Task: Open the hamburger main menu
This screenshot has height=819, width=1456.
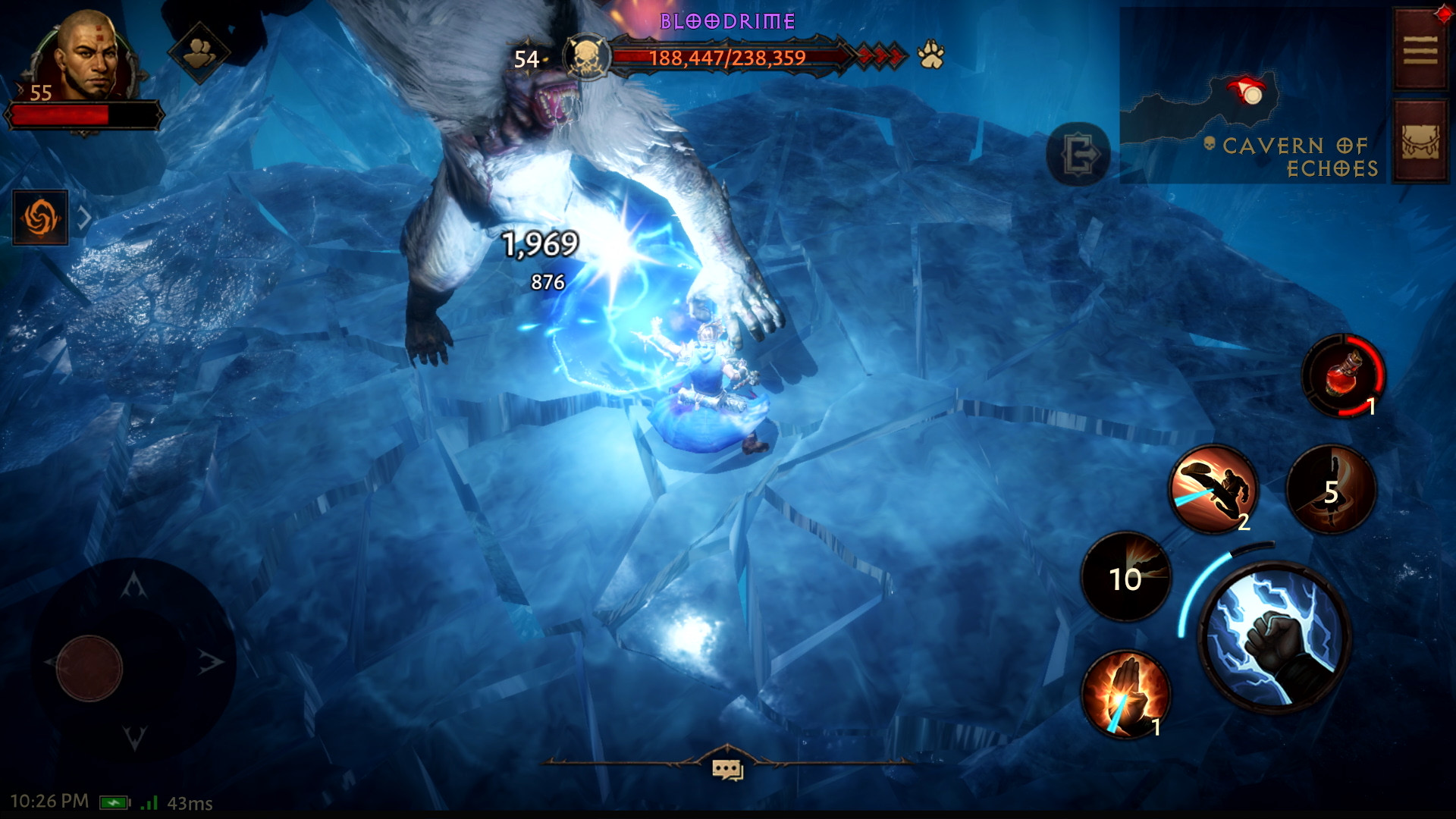Action: point(1420,51)
